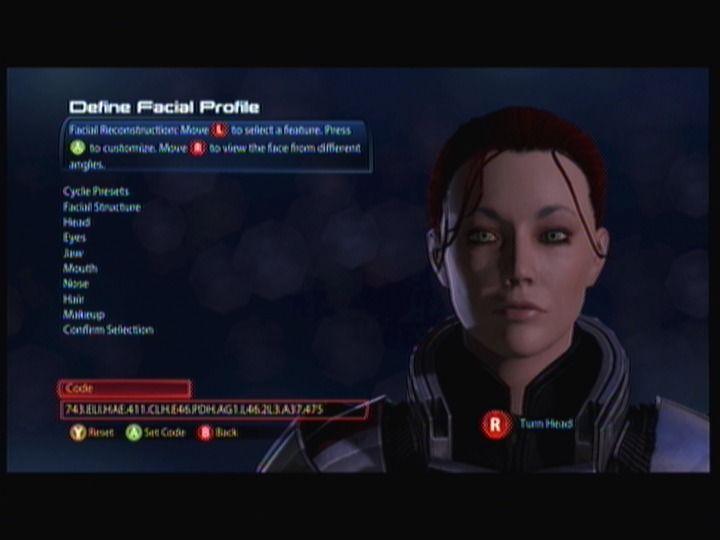Select the Nose entry
The width and height of the screenshot is (720, 540).
tap(76, 284)
